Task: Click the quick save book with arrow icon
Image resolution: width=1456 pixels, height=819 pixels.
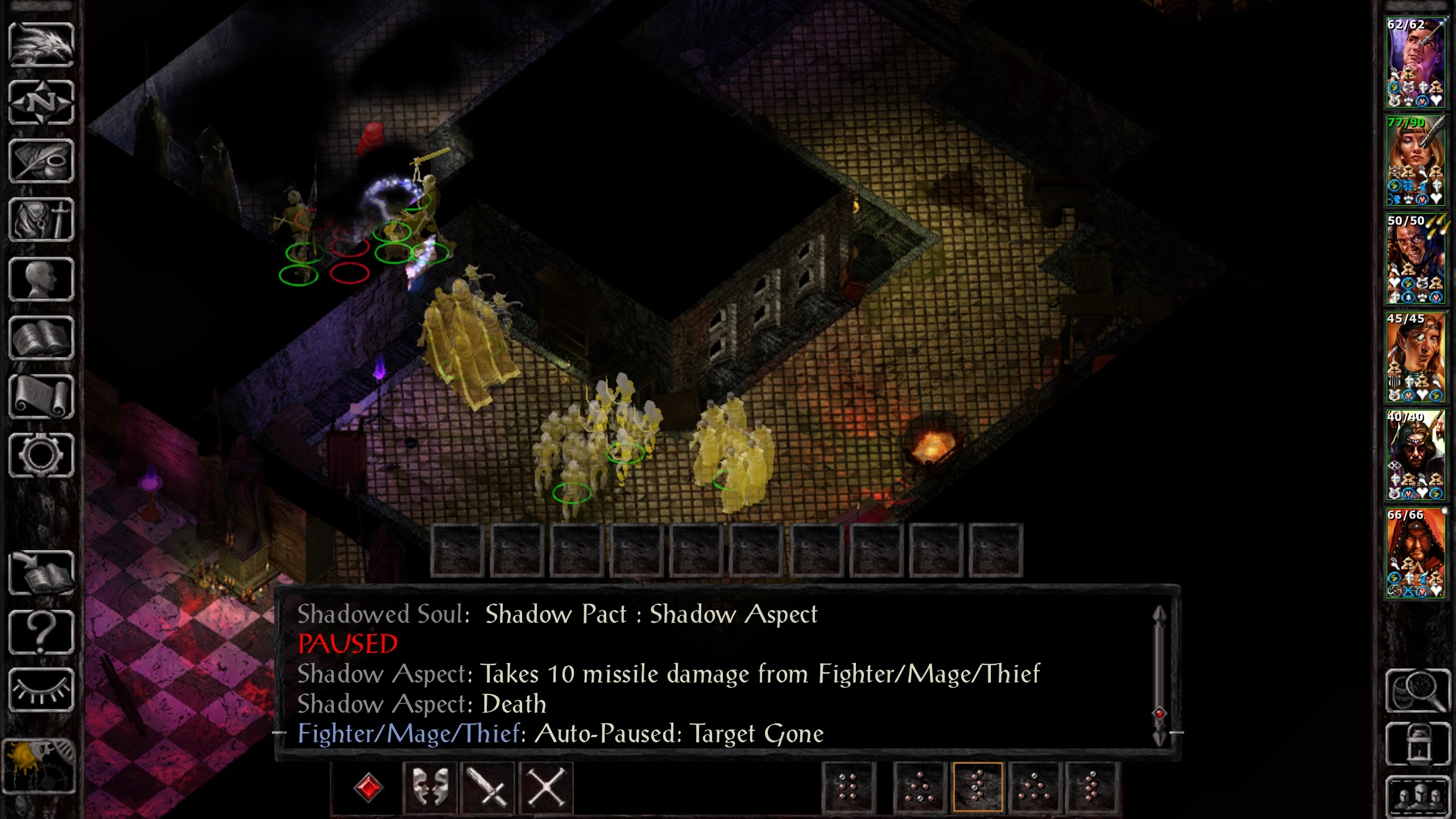Action: [x=41, y=572]
